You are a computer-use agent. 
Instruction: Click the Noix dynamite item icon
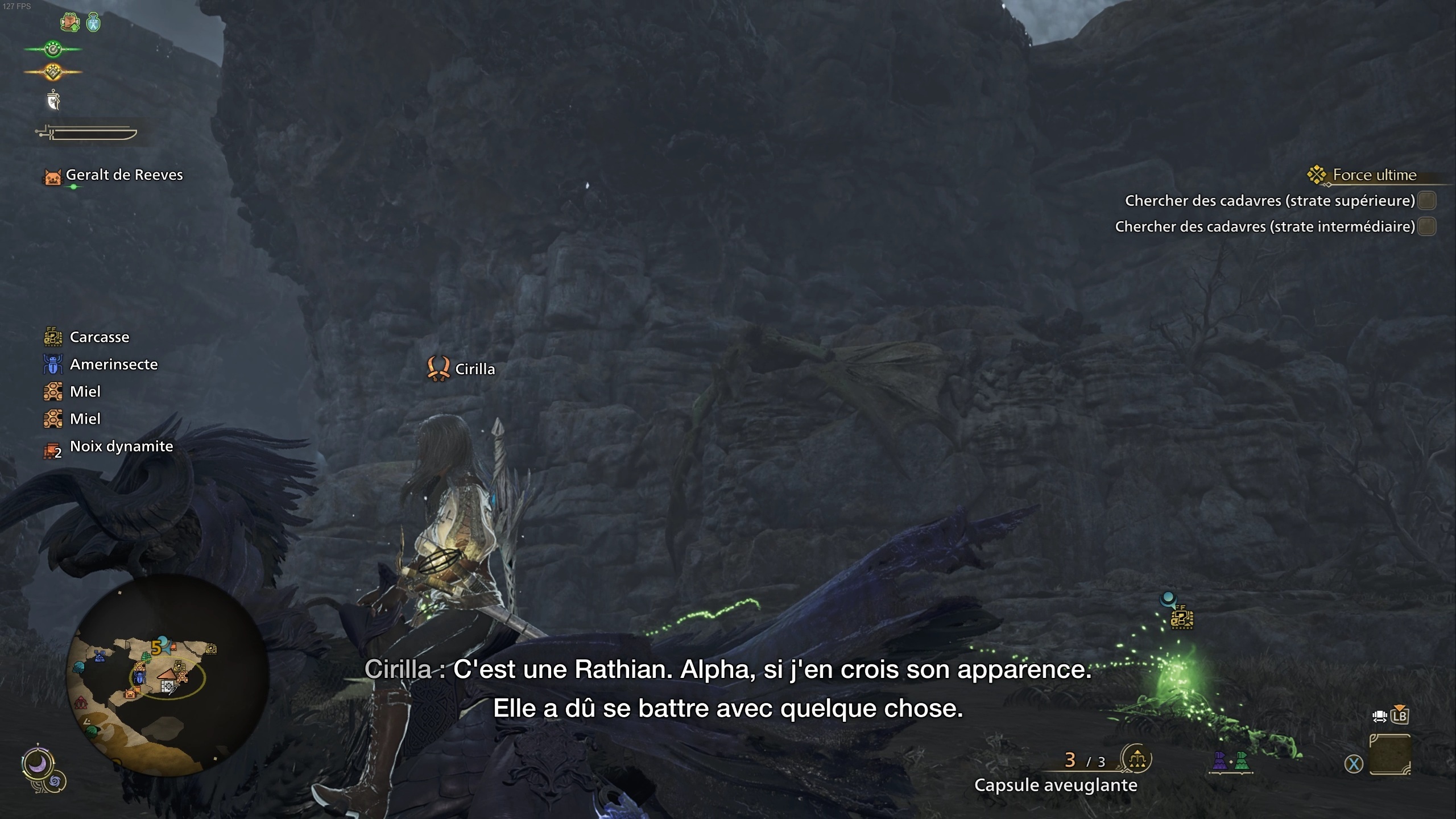pos(52,447)
